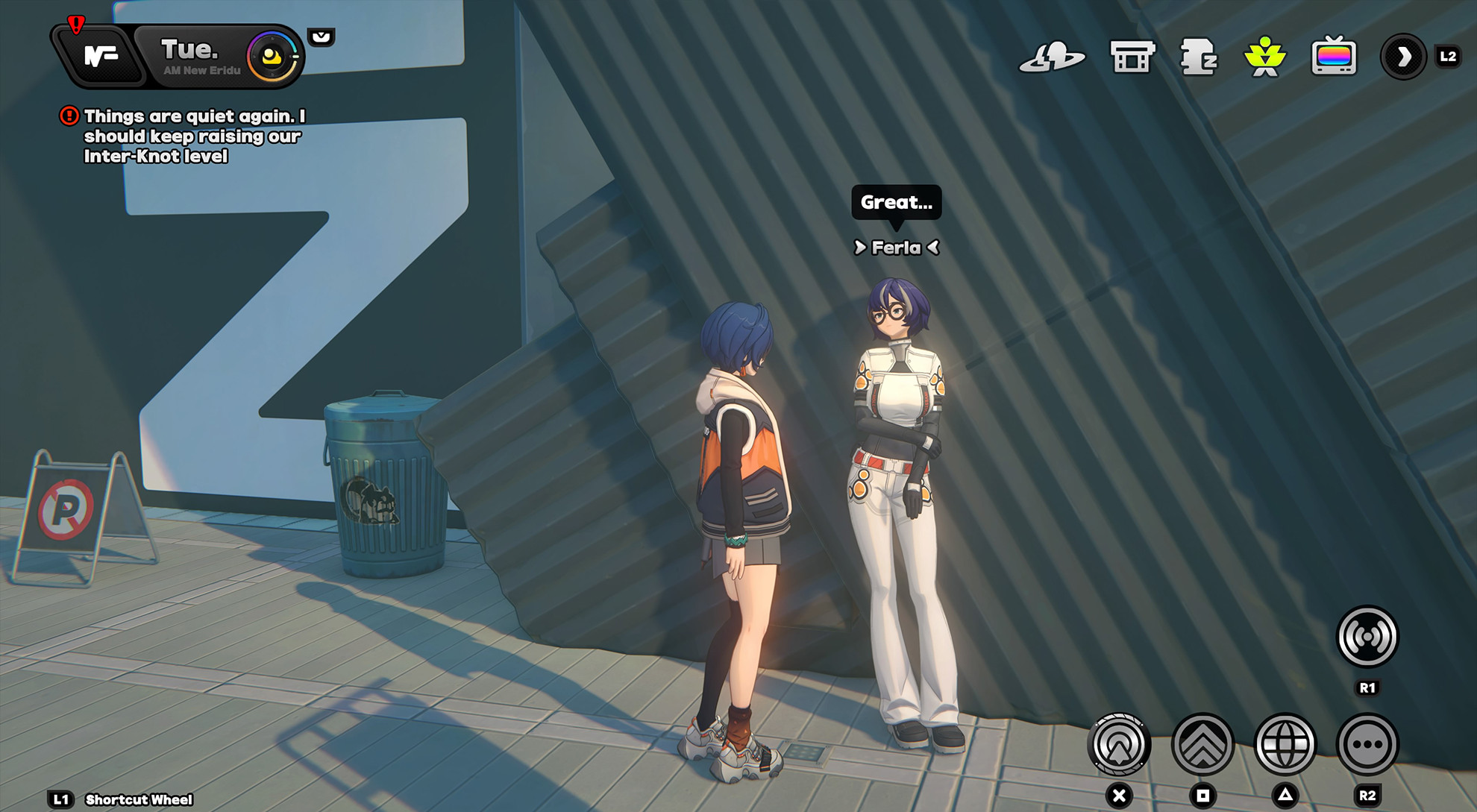Open the shop storefront icon
The image size is (1477, 812).
coord(1132,57)
